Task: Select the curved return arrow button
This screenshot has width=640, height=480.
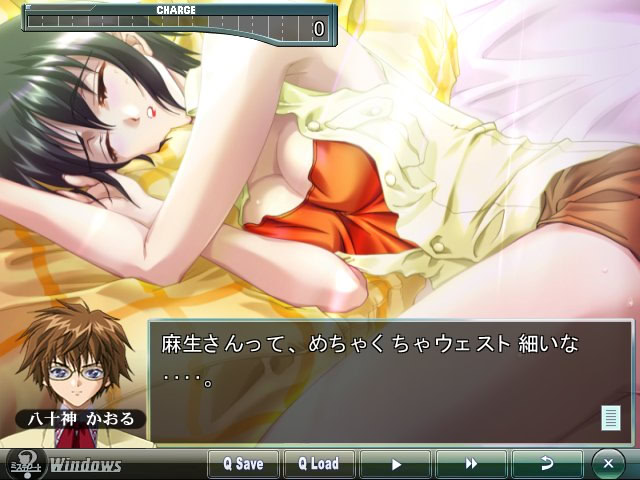Action: (x=547, y=464)
